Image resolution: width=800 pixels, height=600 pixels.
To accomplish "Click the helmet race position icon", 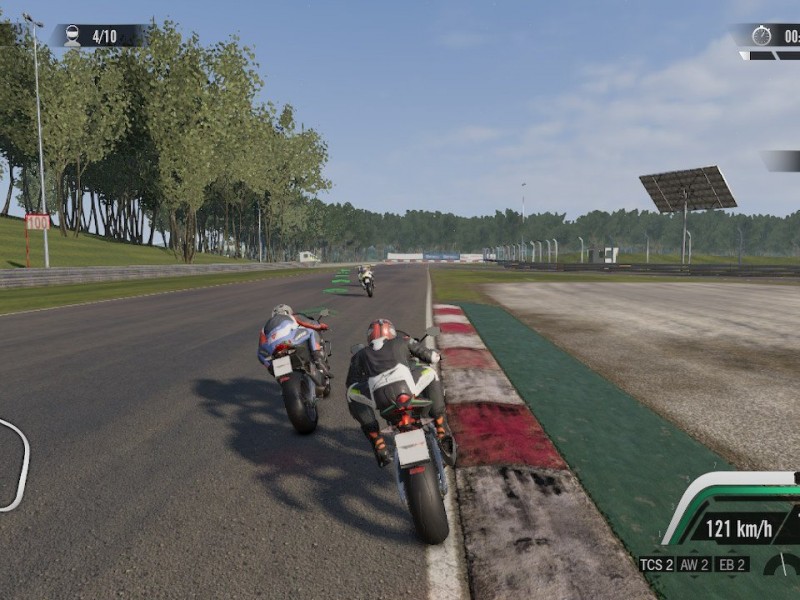I will point(72,36).
